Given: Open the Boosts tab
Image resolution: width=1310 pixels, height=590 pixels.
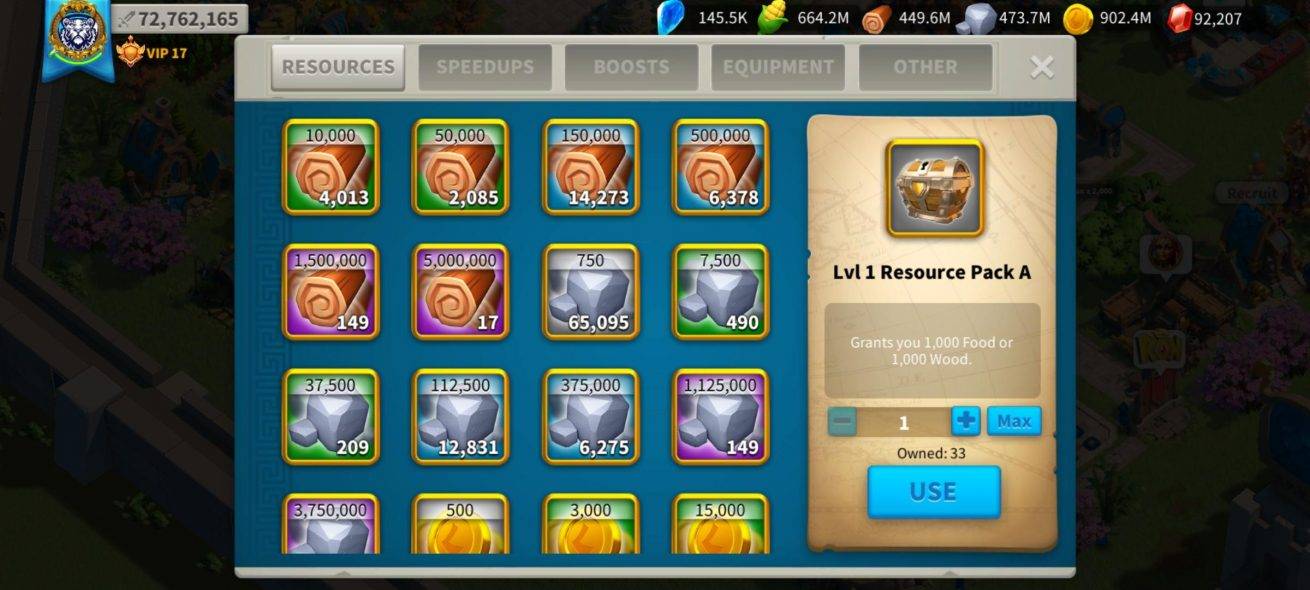Looking at the screenshot, I should (x=631, y=67).
